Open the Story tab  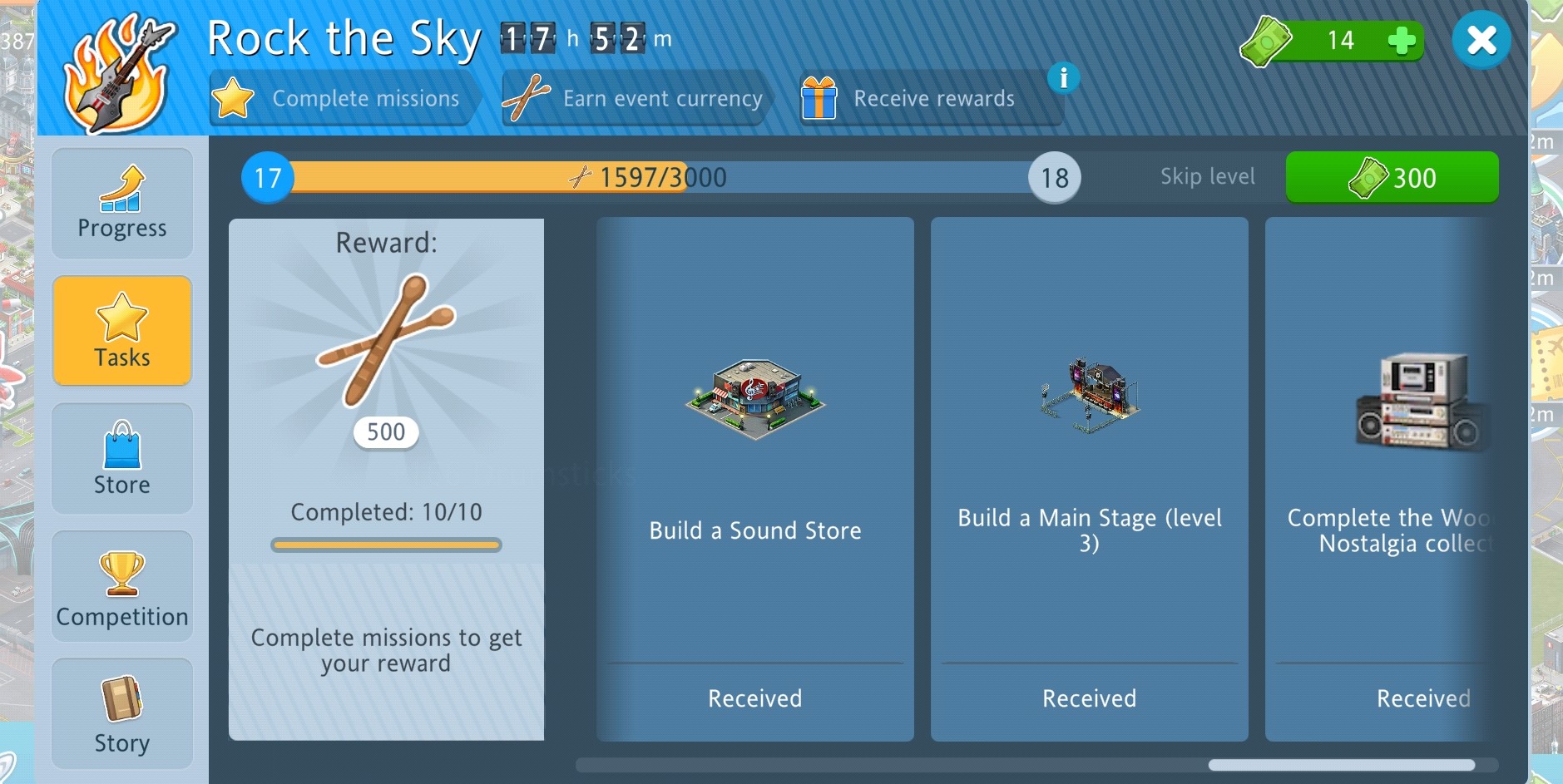coord(122,713)
